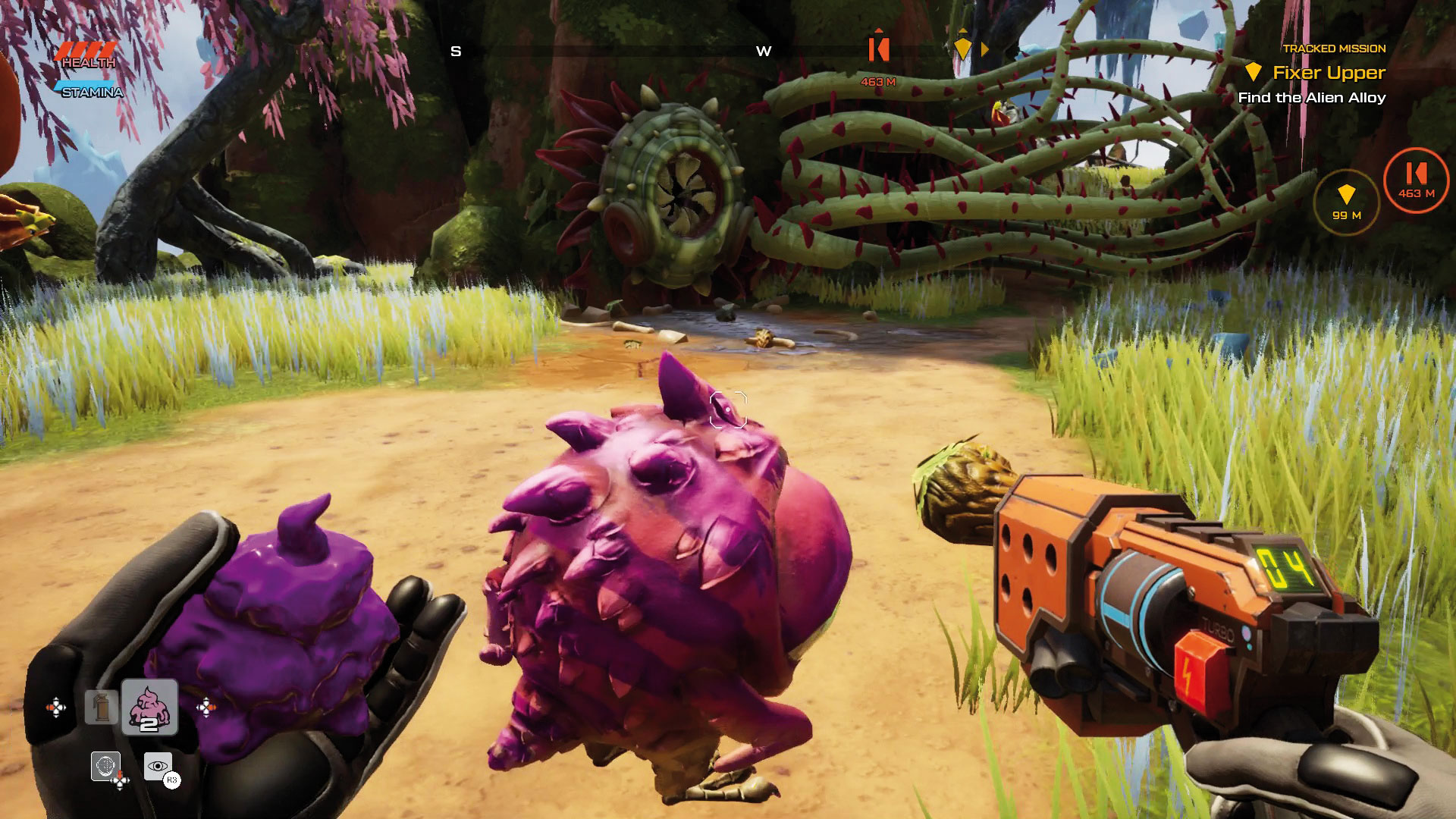Select the orange marker on the compass
This screenshot has height=819, width=1456.
[878, 49]
